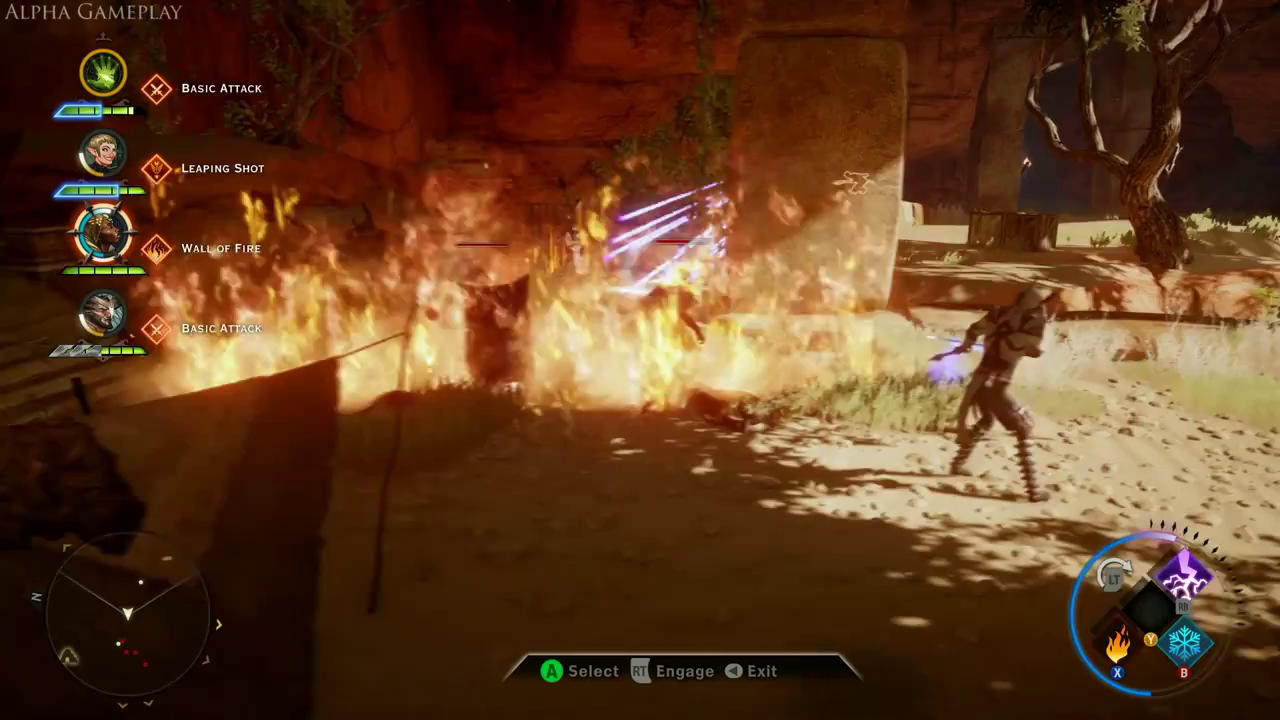The height and width of the screenshot is (720, 1280).
Task: Click the Y button prompt in the ability wheel
Action: 1150,640
